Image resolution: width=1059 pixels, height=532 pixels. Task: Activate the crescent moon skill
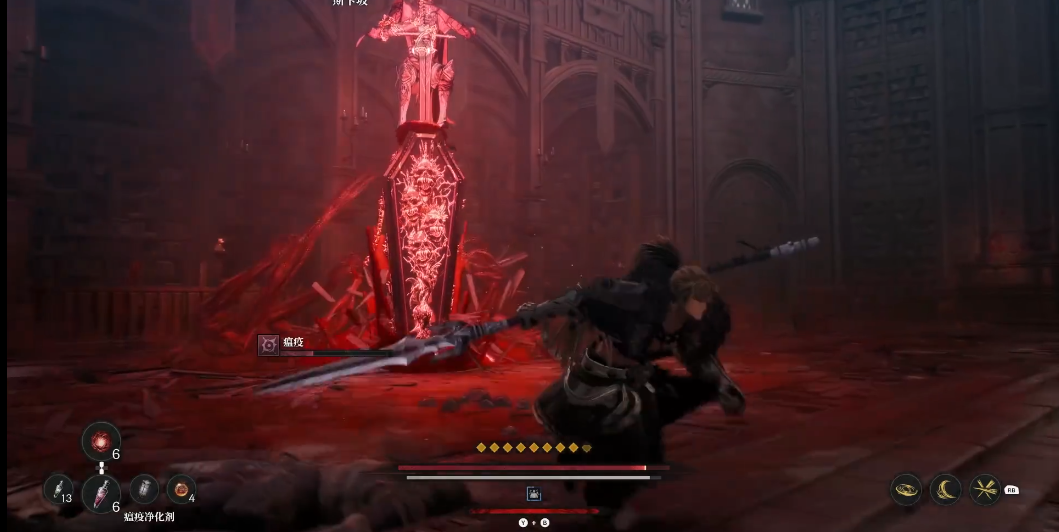[945, 489]
